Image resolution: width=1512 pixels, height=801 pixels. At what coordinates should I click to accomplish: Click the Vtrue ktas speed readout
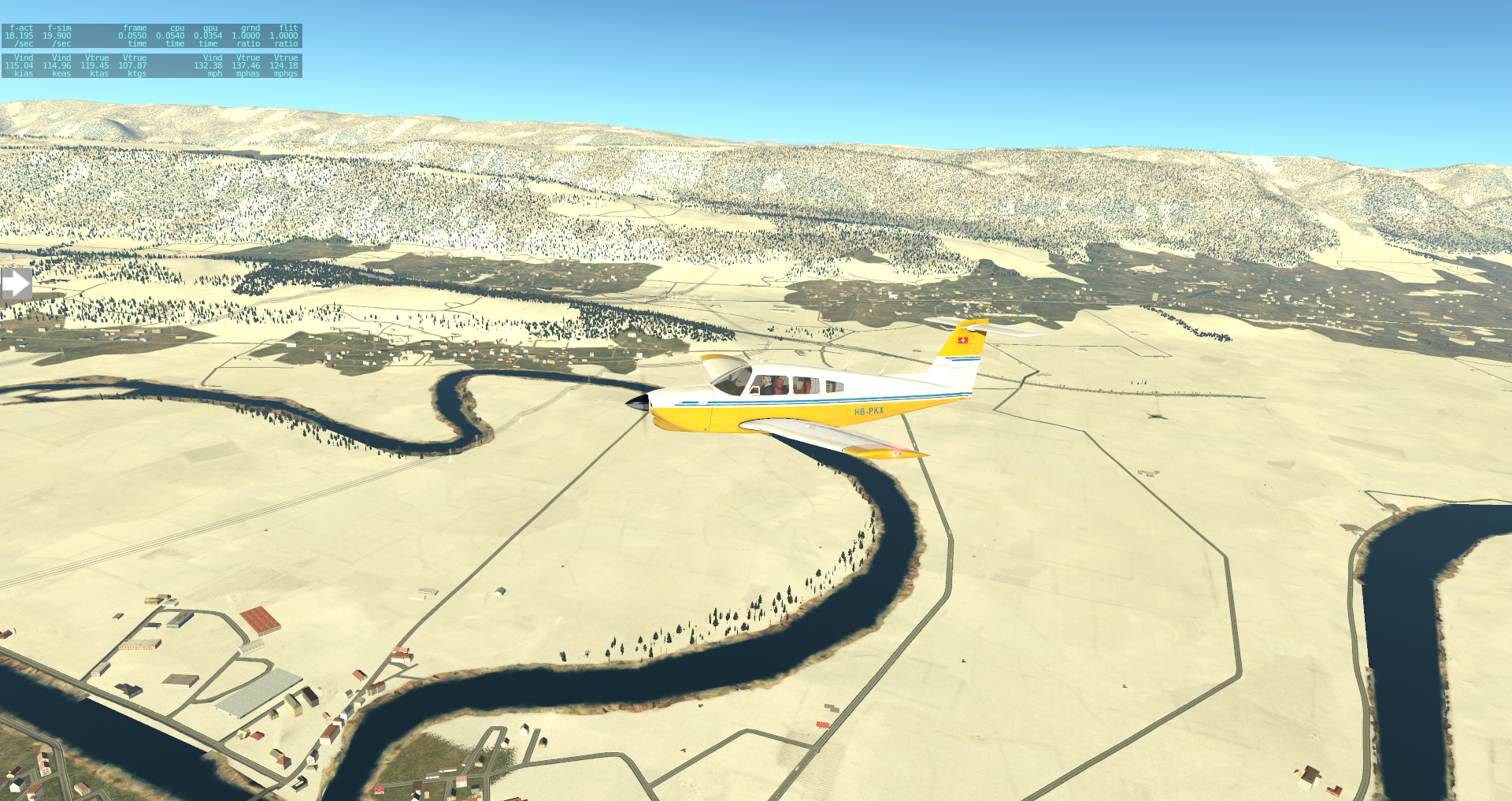coord(94,66)
